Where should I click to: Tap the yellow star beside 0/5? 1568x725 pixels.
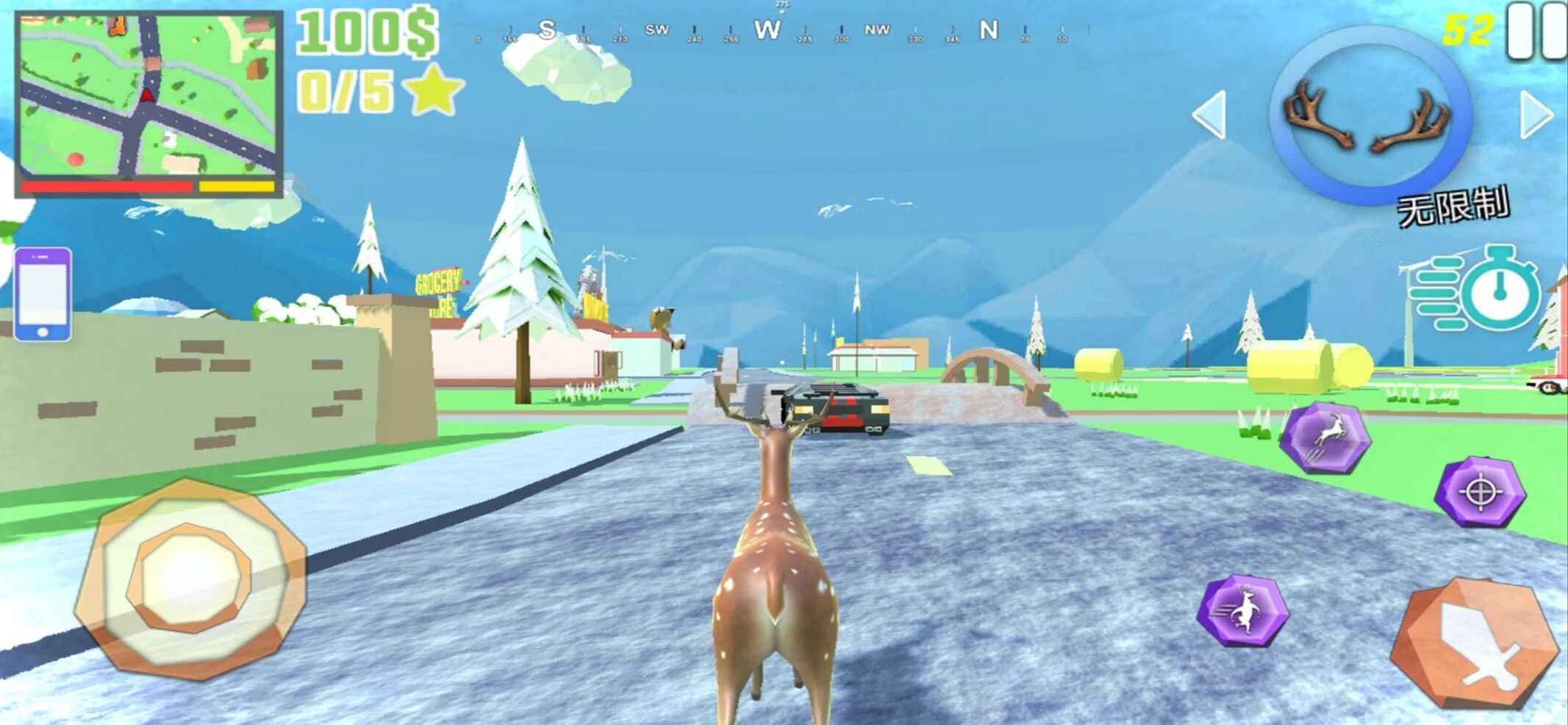[434, 92]
